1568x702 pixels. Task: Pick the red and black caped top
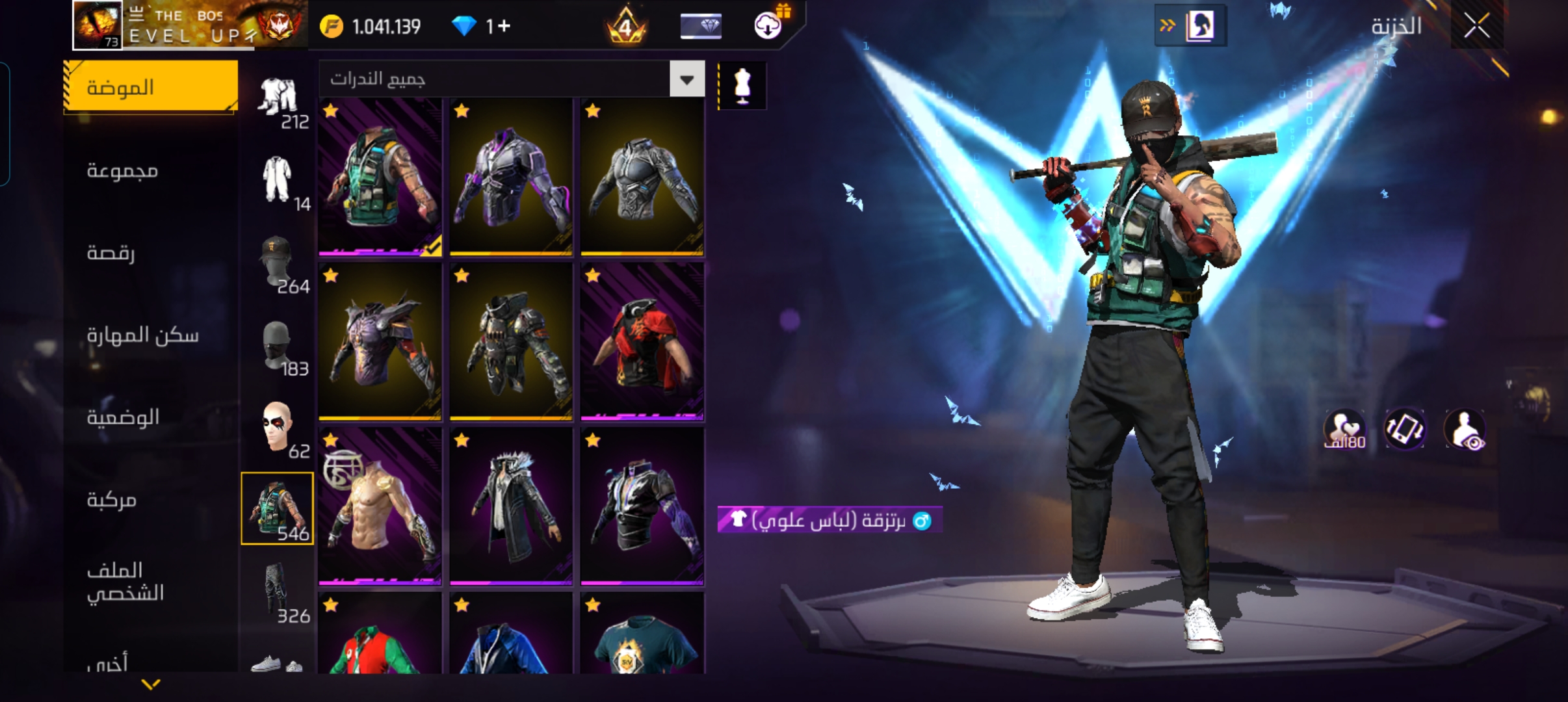point(642,342)
